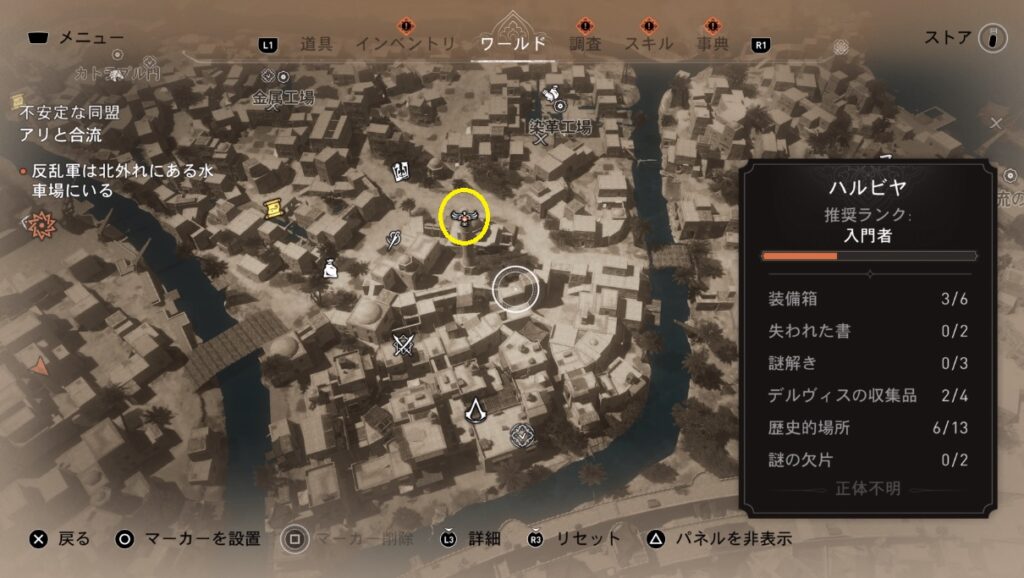Select the 謎解き row in the ハルビヤ panel

[867, 363]
